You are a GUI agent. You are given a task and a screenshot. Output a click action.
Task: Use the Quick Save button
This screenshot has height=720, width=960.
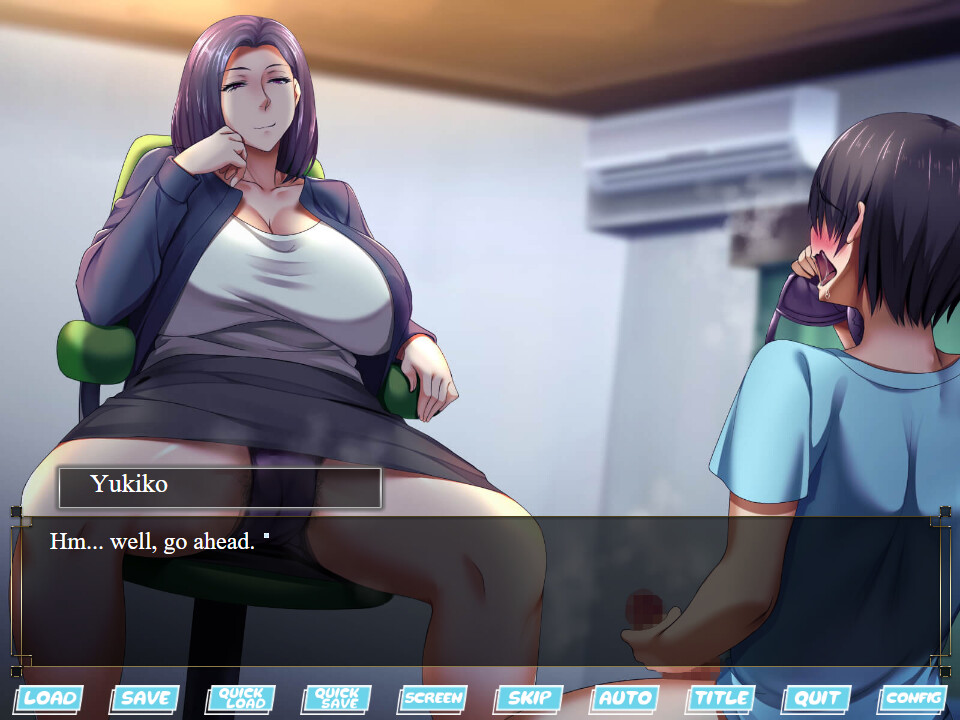(336, 698)
